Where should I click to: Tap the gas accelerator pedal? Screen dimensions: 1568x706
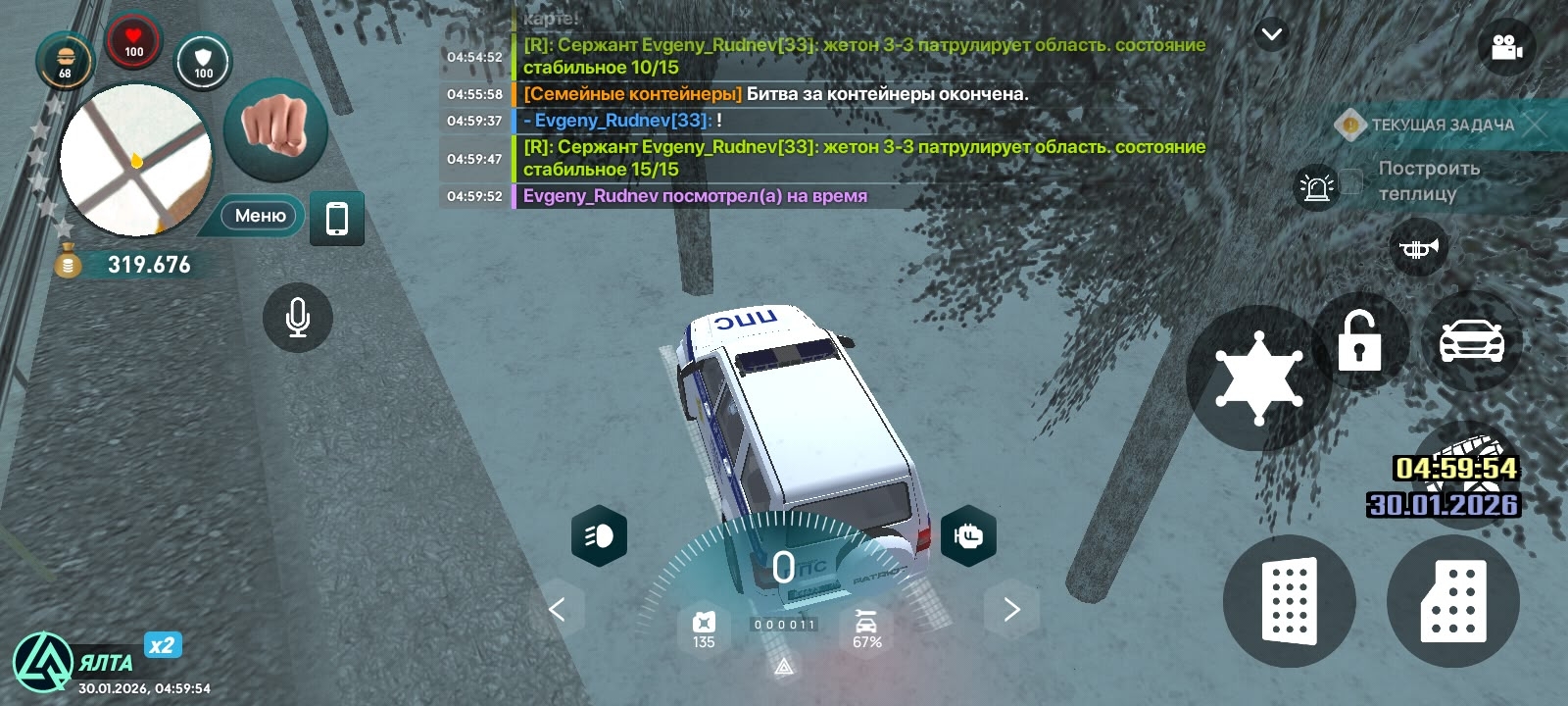click(1452, 601)
